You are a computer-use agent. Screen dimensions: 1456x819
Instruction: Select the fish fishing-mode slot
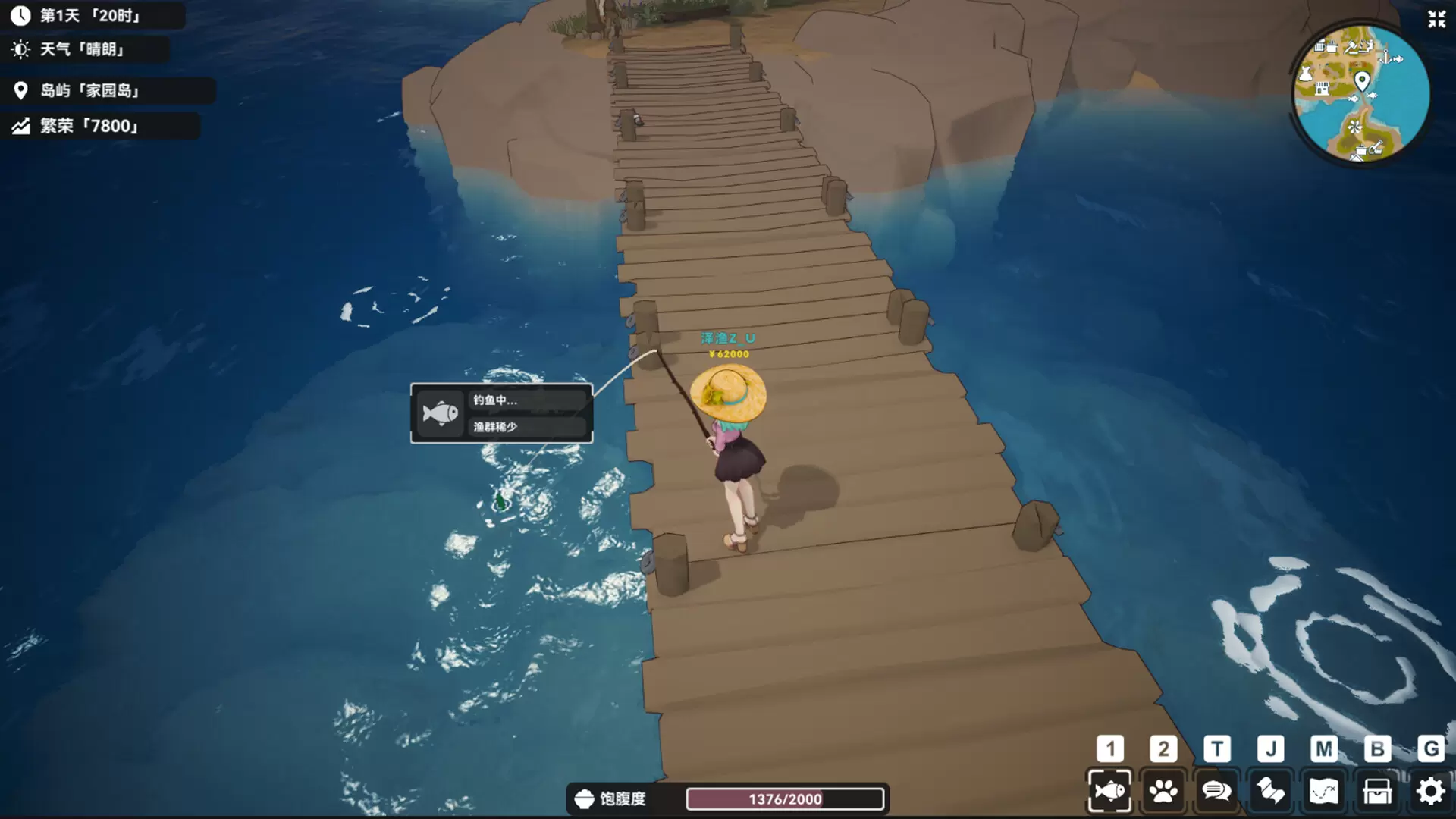[1109, 792]
